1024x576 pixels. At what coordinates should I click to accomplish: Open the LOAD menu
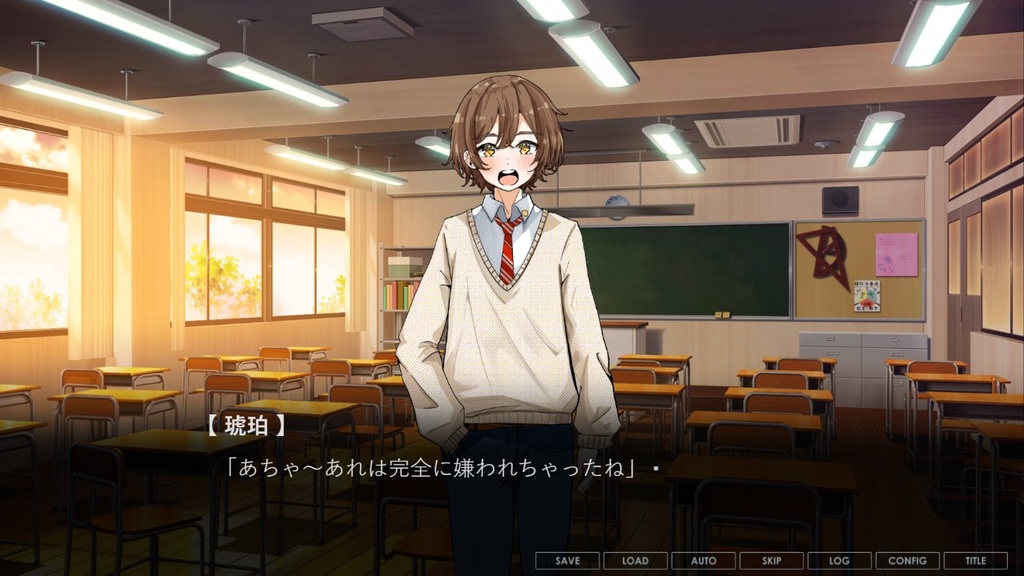(x=635, y=561)
